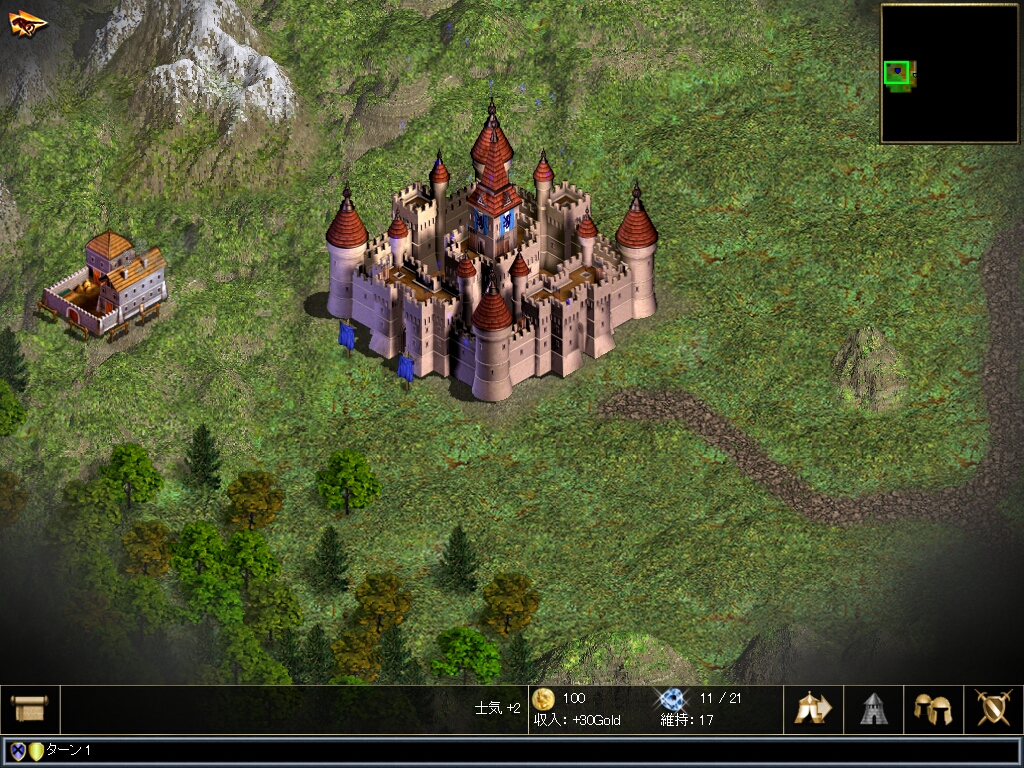Screen dimensions: 1024x768
Task: Click the blue shield icon beside the turn counter
Action: (17, 751)
